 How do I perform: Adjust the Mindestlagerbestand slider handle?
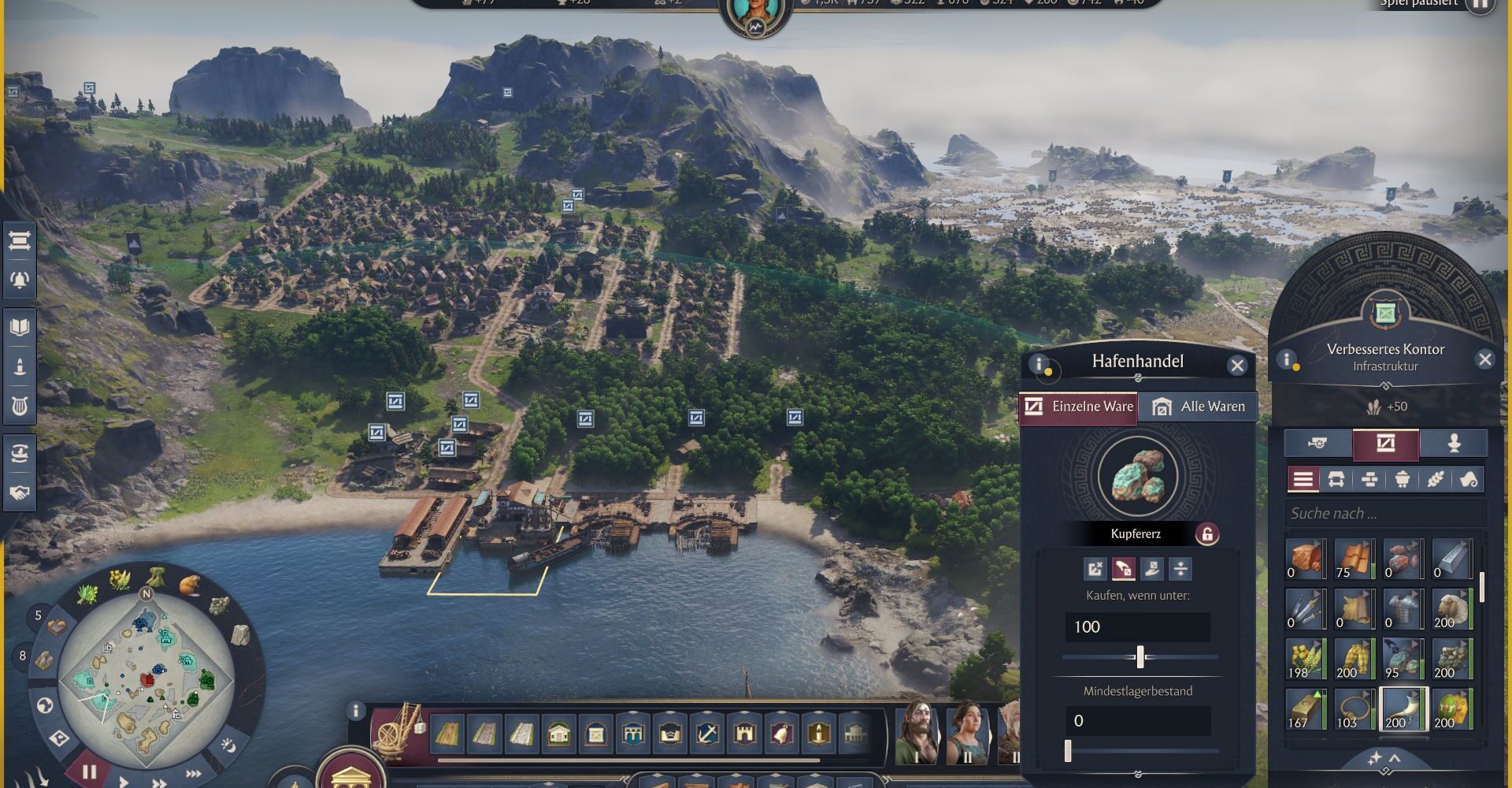click(x=1068, y=751)
